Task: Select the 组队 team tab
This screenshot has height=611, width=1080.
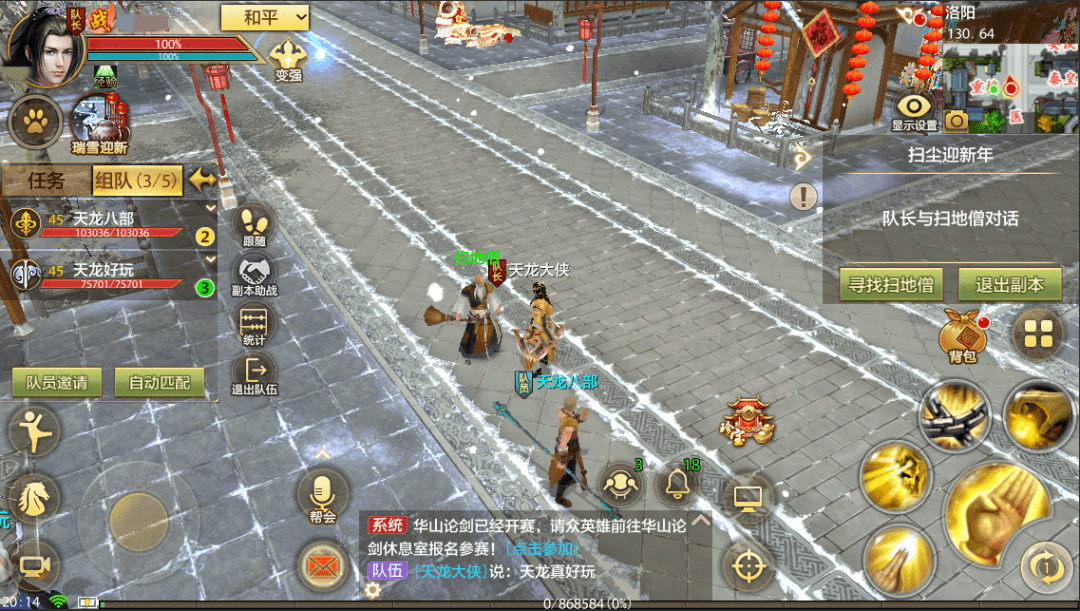Action: (x=137, y=181)
